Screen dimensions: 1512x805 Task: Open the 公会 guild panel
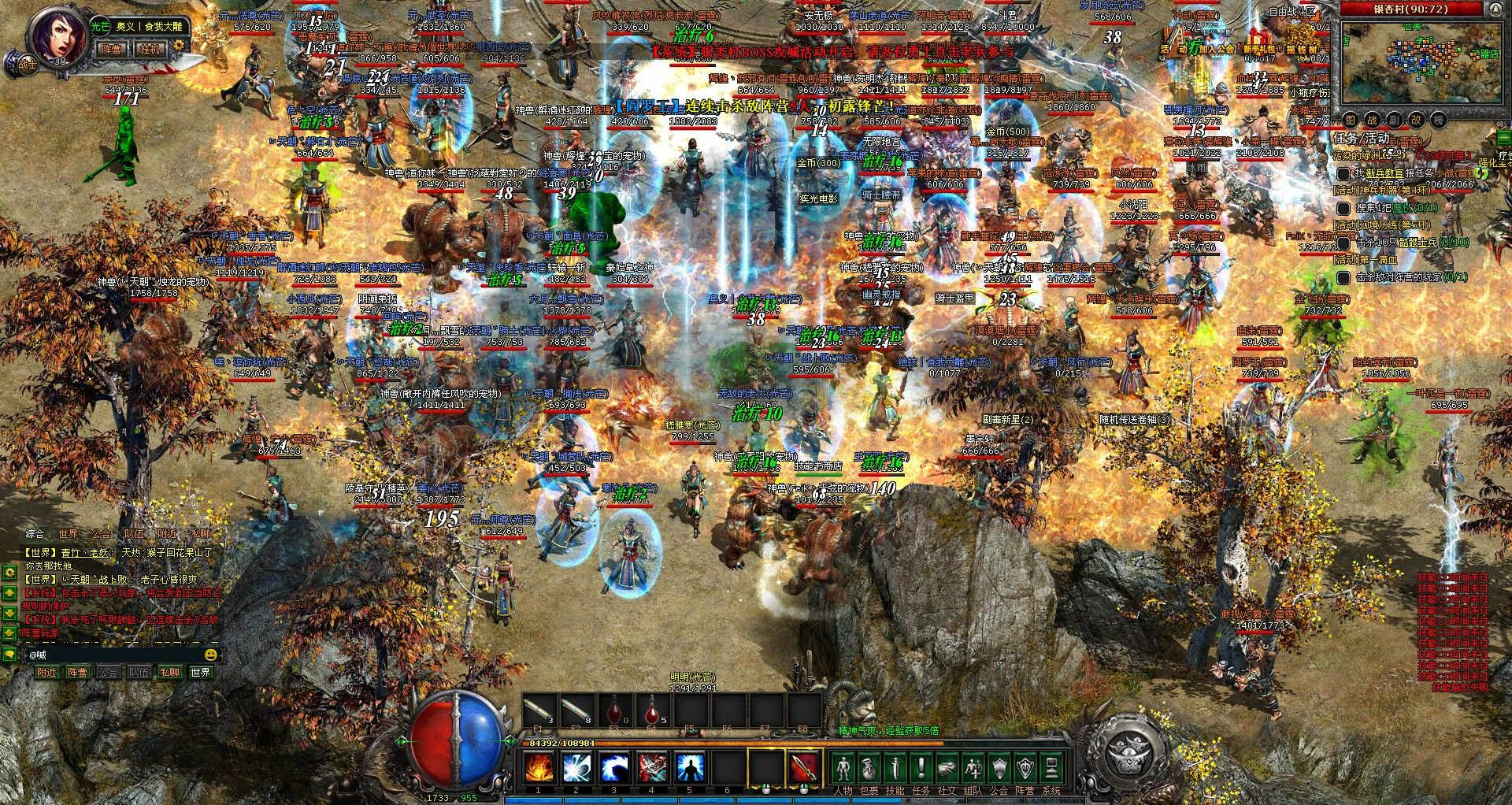[x=999, y=767]
